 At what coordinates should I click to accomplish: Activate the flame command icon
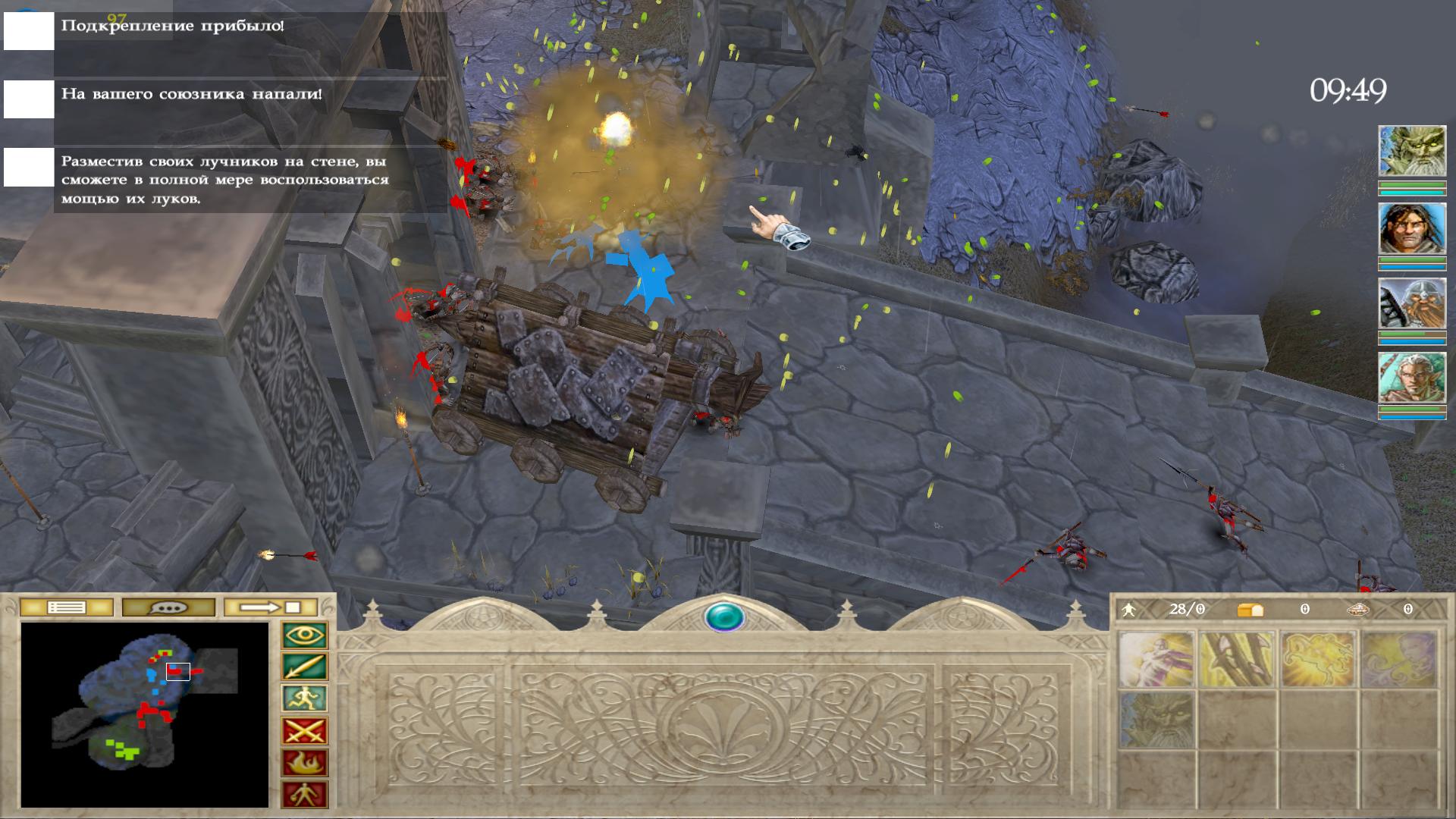coord(305,763)
